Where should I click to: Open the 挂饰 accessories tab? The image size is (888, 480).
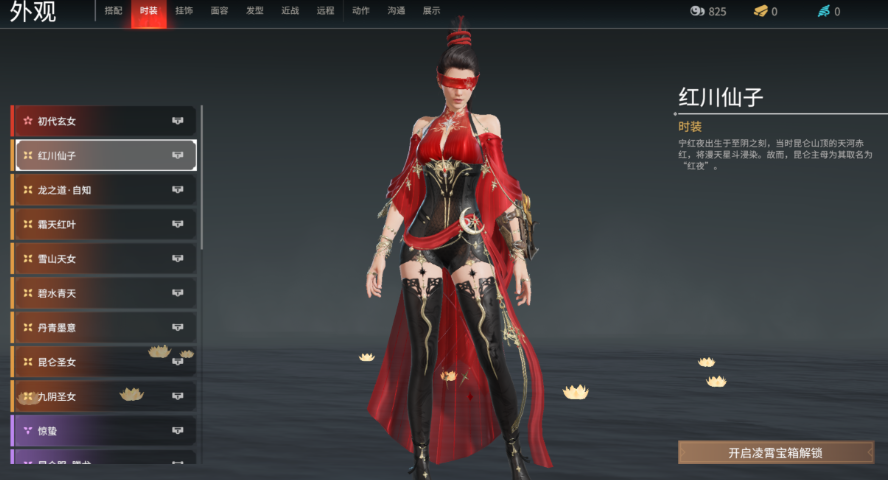pyautogui.click(x=184, y=11)
